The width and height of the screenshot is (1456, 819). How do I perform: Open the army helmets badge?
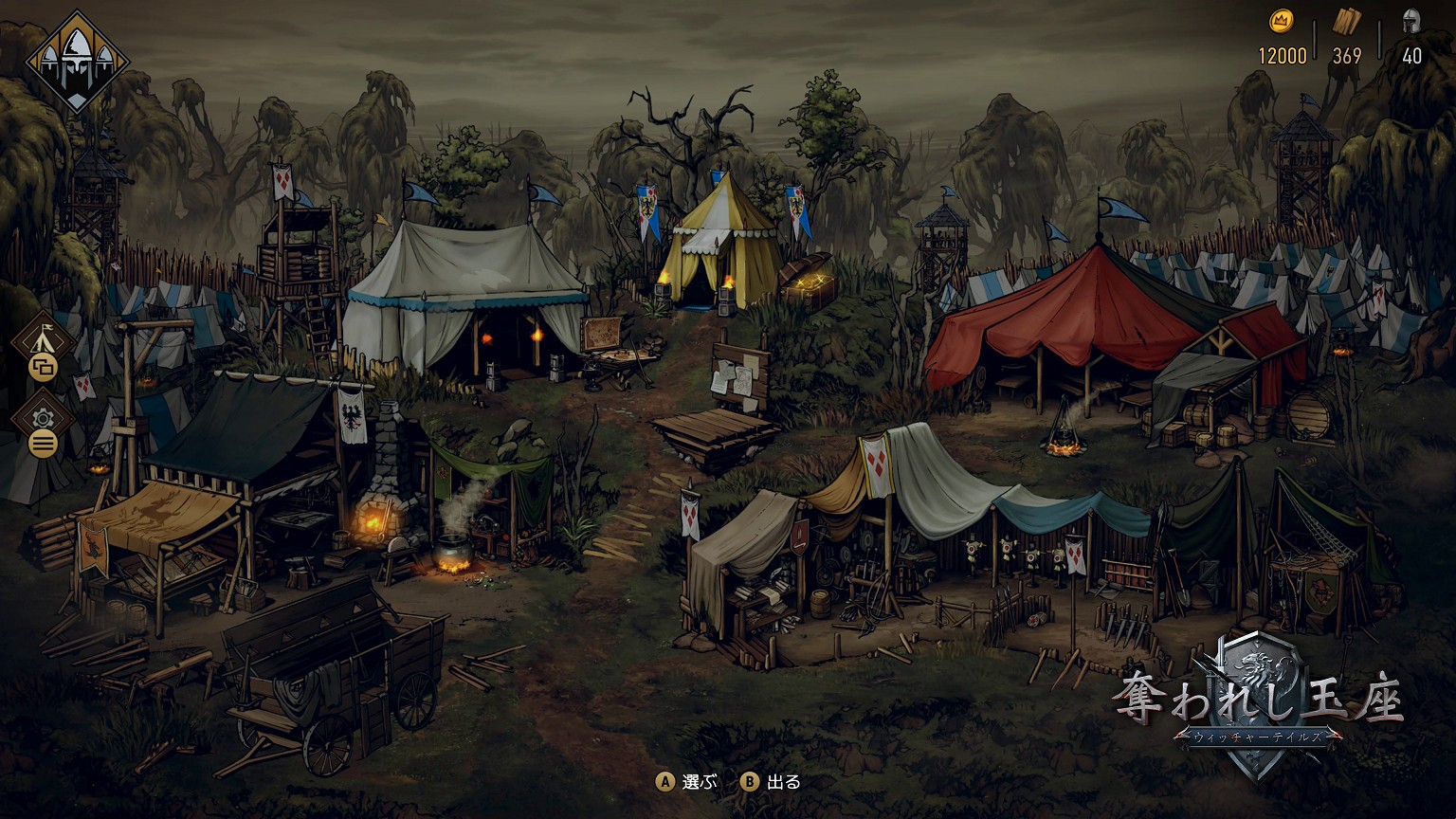[x=77, y=62]
